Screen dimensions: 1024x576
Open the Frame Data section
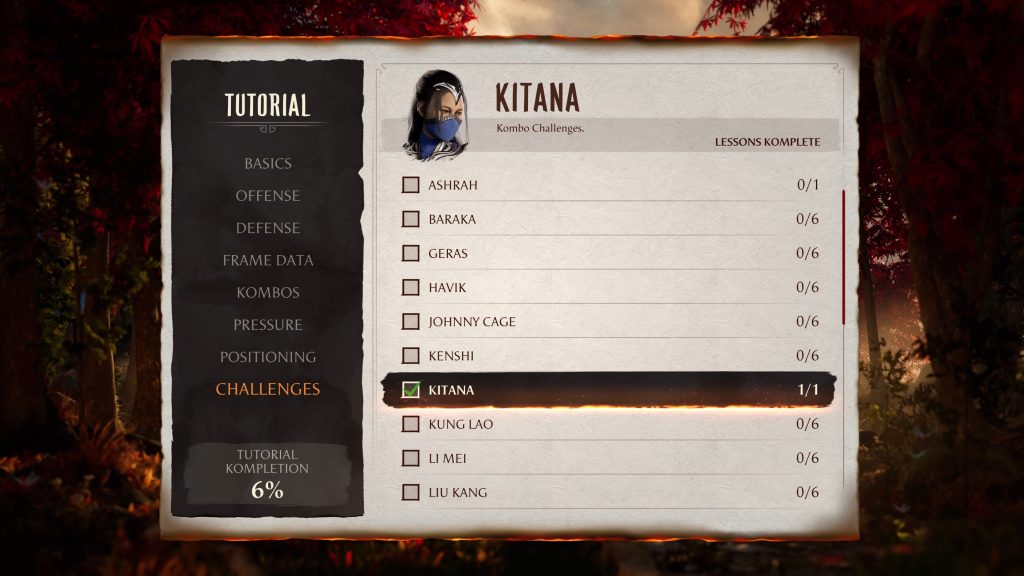click(267, 260)
